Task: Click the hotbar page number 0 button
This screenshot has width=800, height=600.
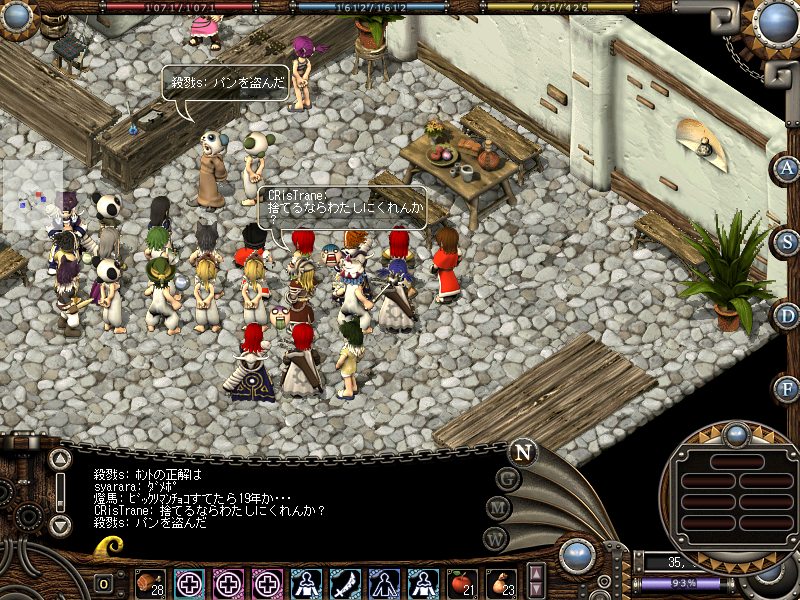Action: click(x=103, y=584)
